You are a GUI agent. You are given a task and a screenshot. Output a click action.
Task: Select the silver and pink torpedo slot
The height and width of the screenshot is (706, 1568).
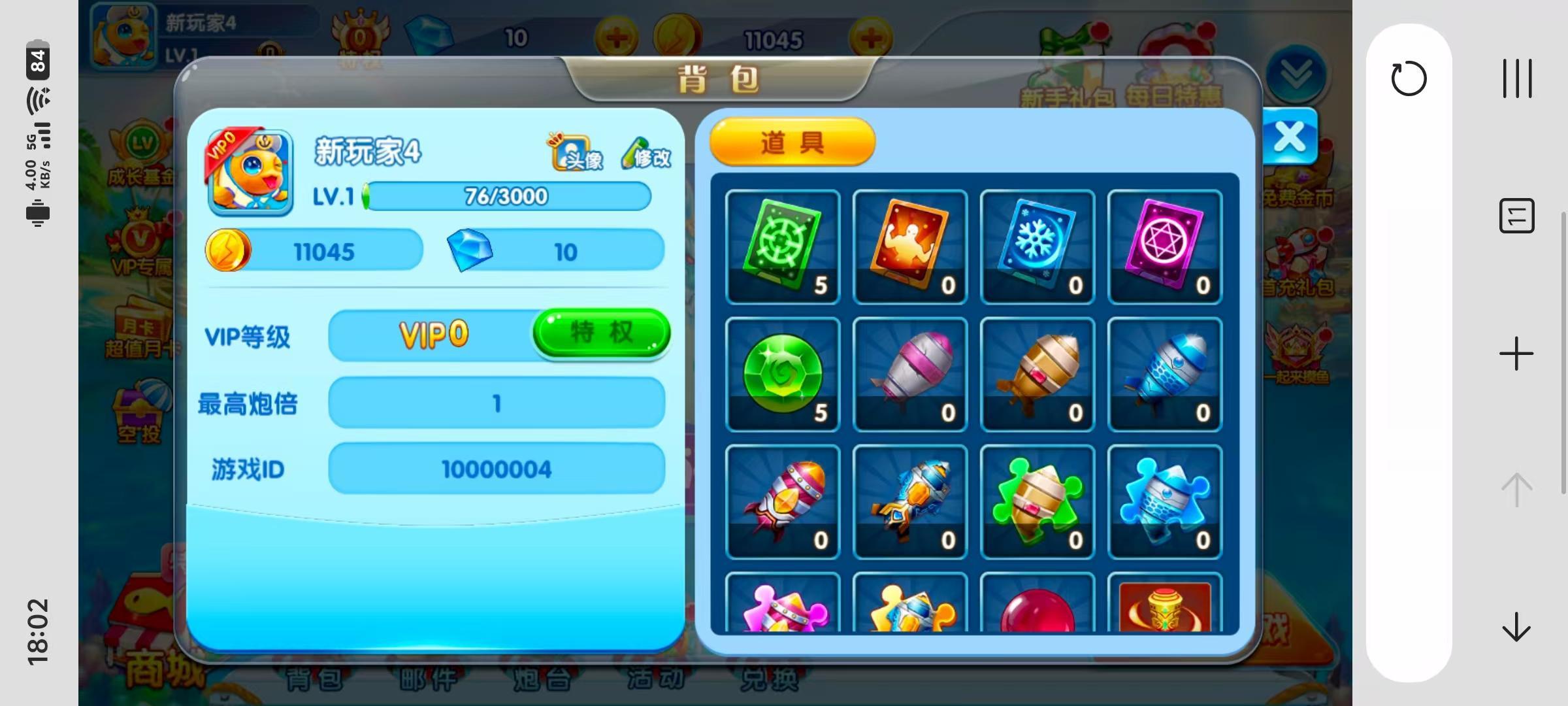tap(910, 375)
